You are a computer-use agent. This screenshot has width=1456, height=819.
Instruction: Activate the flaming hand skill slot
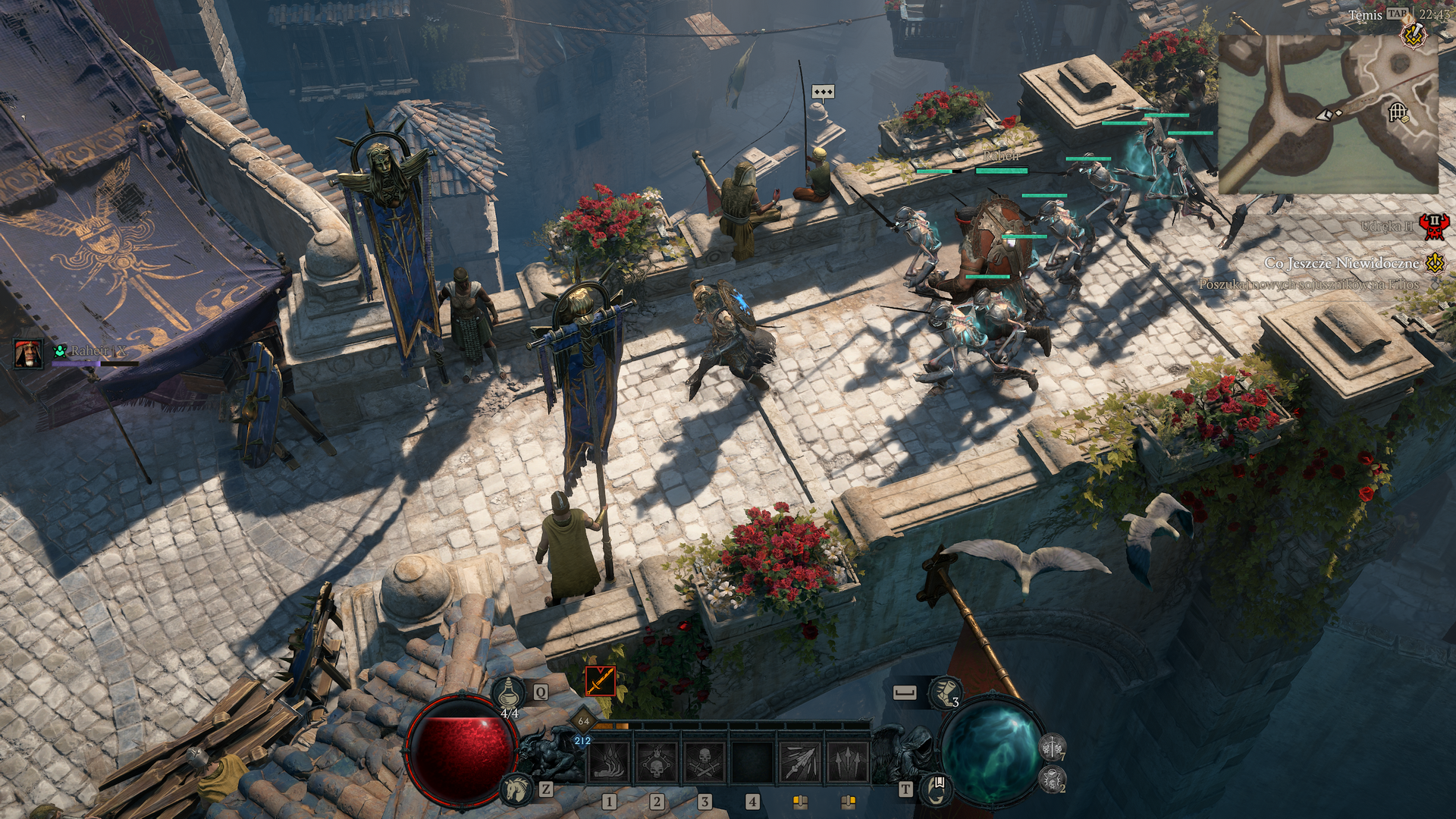coord(610,761)
